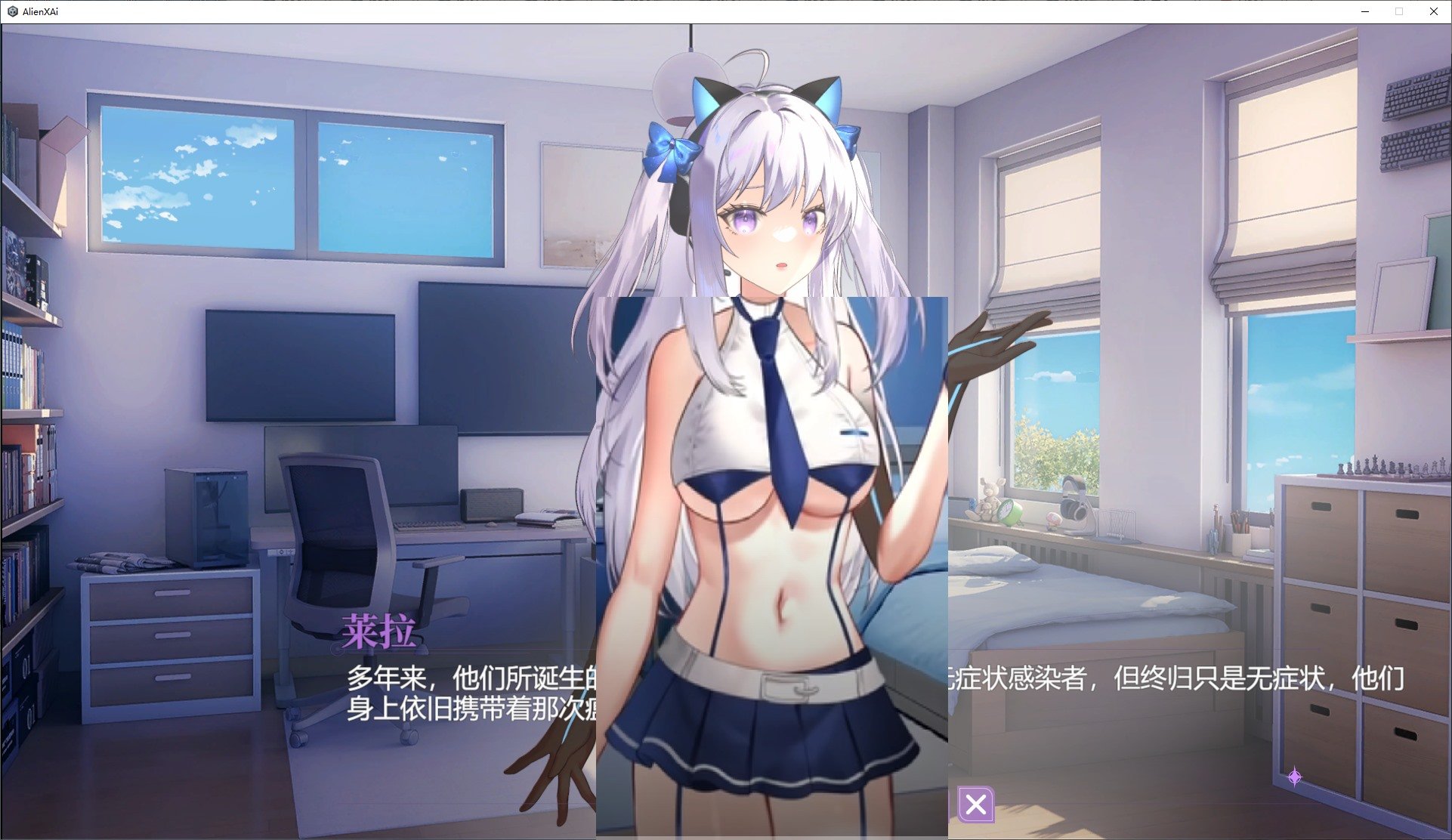Minimize the AlienXAi window
The width and height of the screenshot is (1452, 840).
click(x=1364, y=11)
